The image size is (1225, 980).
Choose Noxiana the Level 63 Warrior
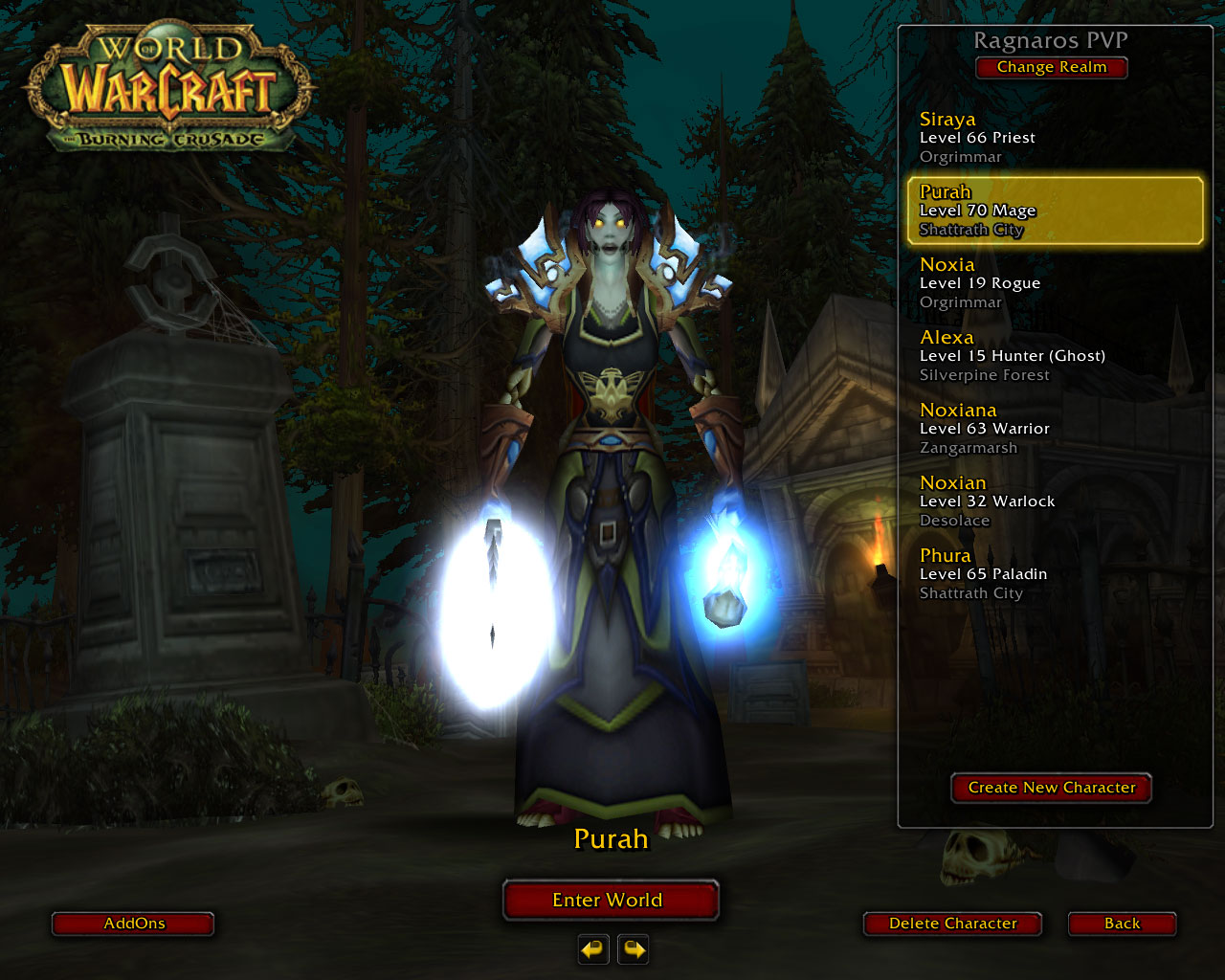coord(1053,428)
